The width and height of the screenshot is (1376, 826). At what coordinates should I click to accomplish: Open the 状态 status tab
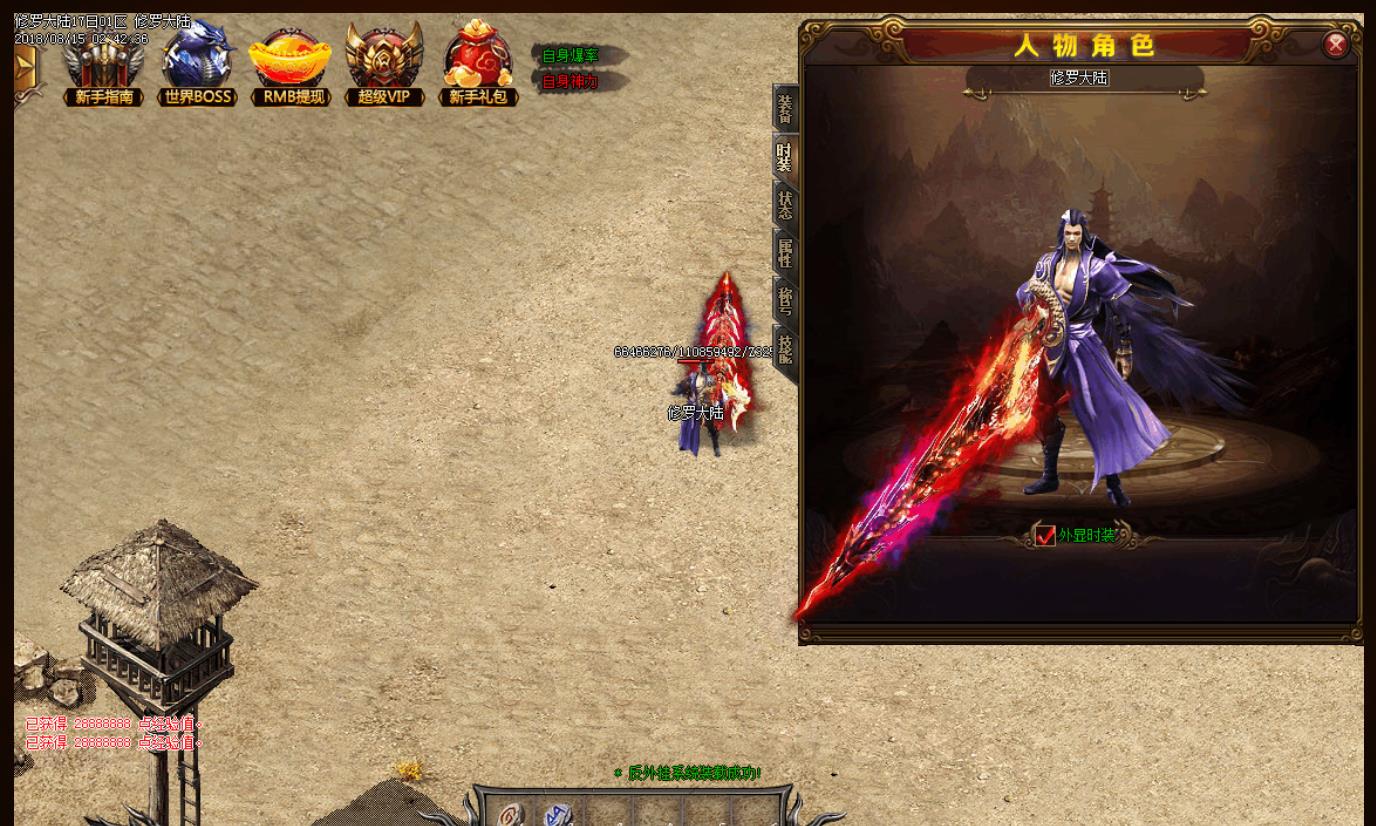point(785,206)
